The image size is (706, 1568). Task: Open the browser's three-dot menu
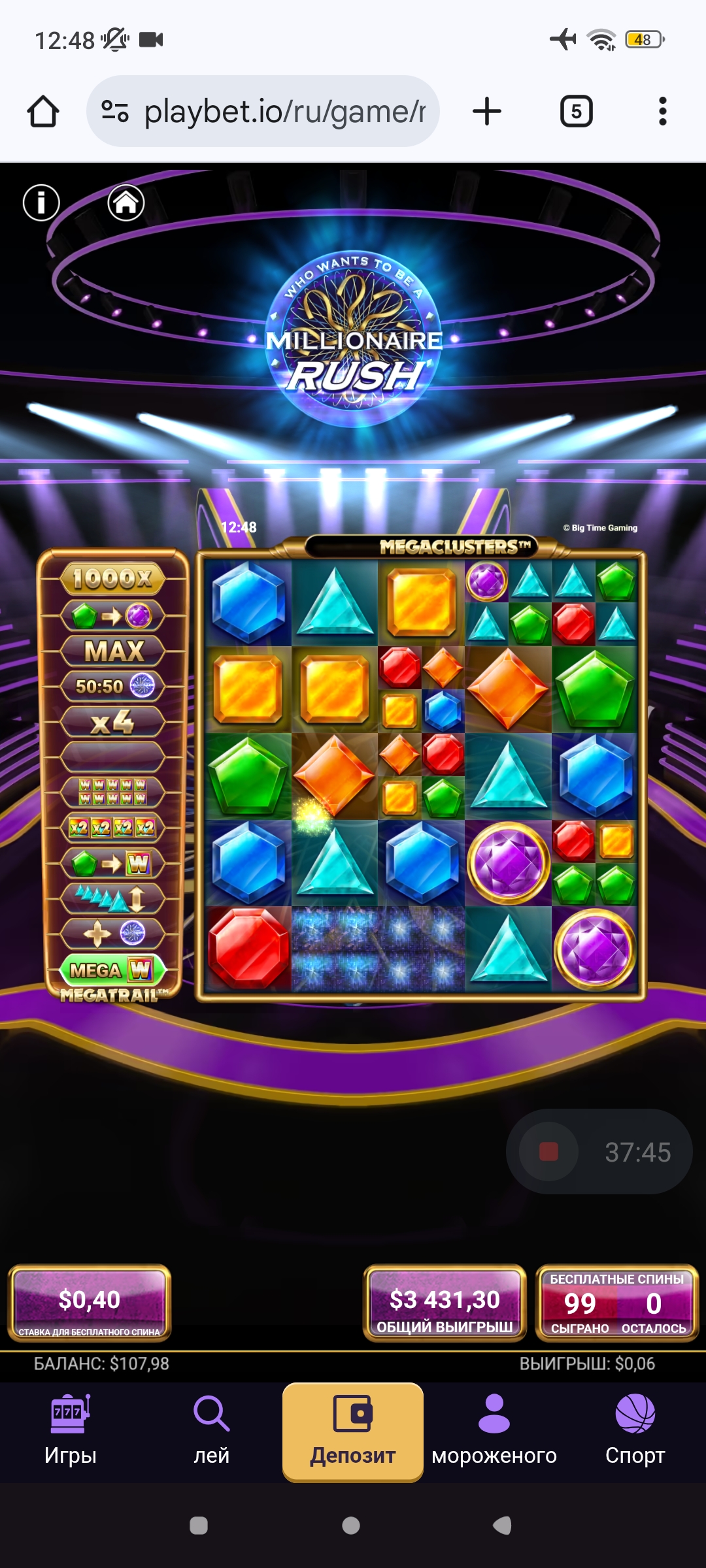[662, 112]
